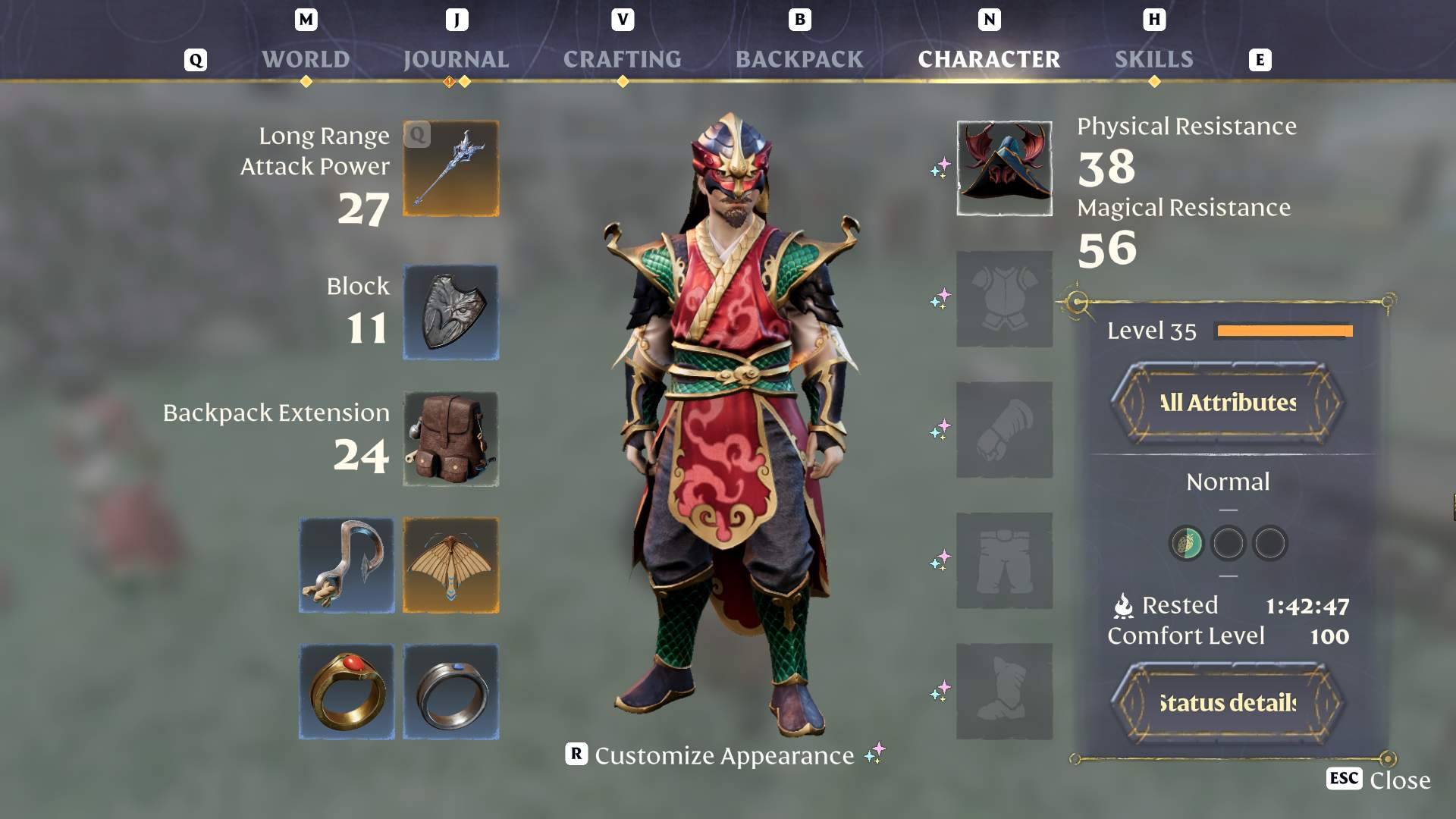Switch to the World tab

click(306, 59)
